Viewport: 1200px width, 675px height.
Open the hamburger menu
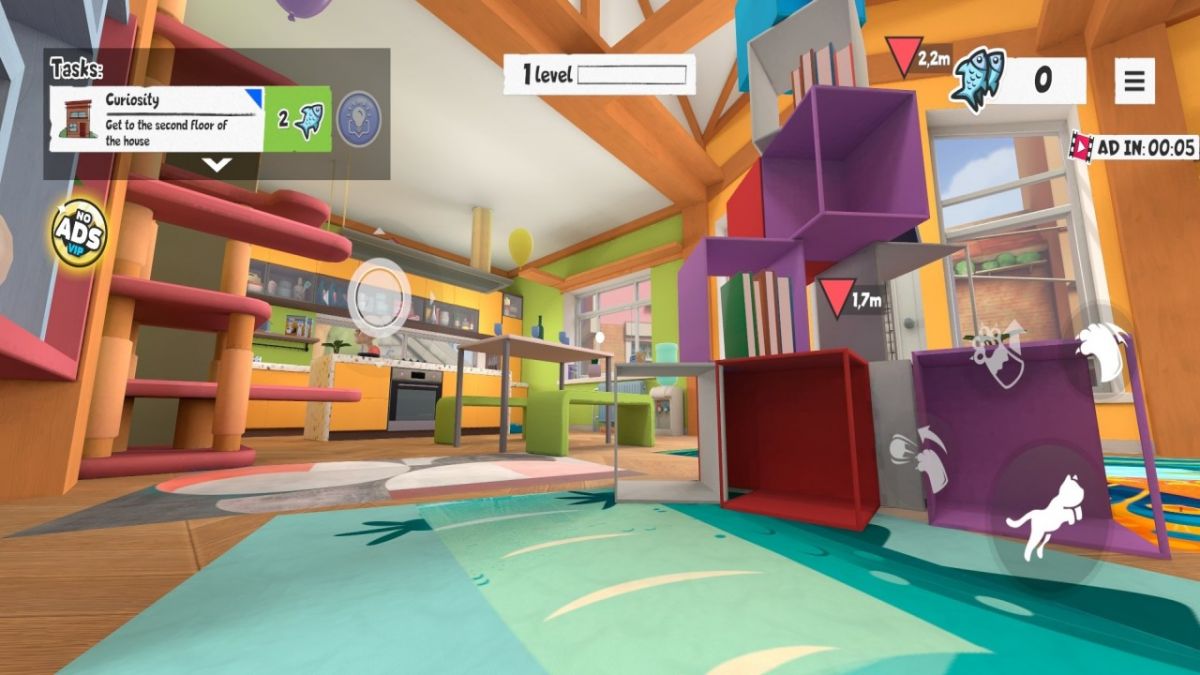[x=1134, y=81]
